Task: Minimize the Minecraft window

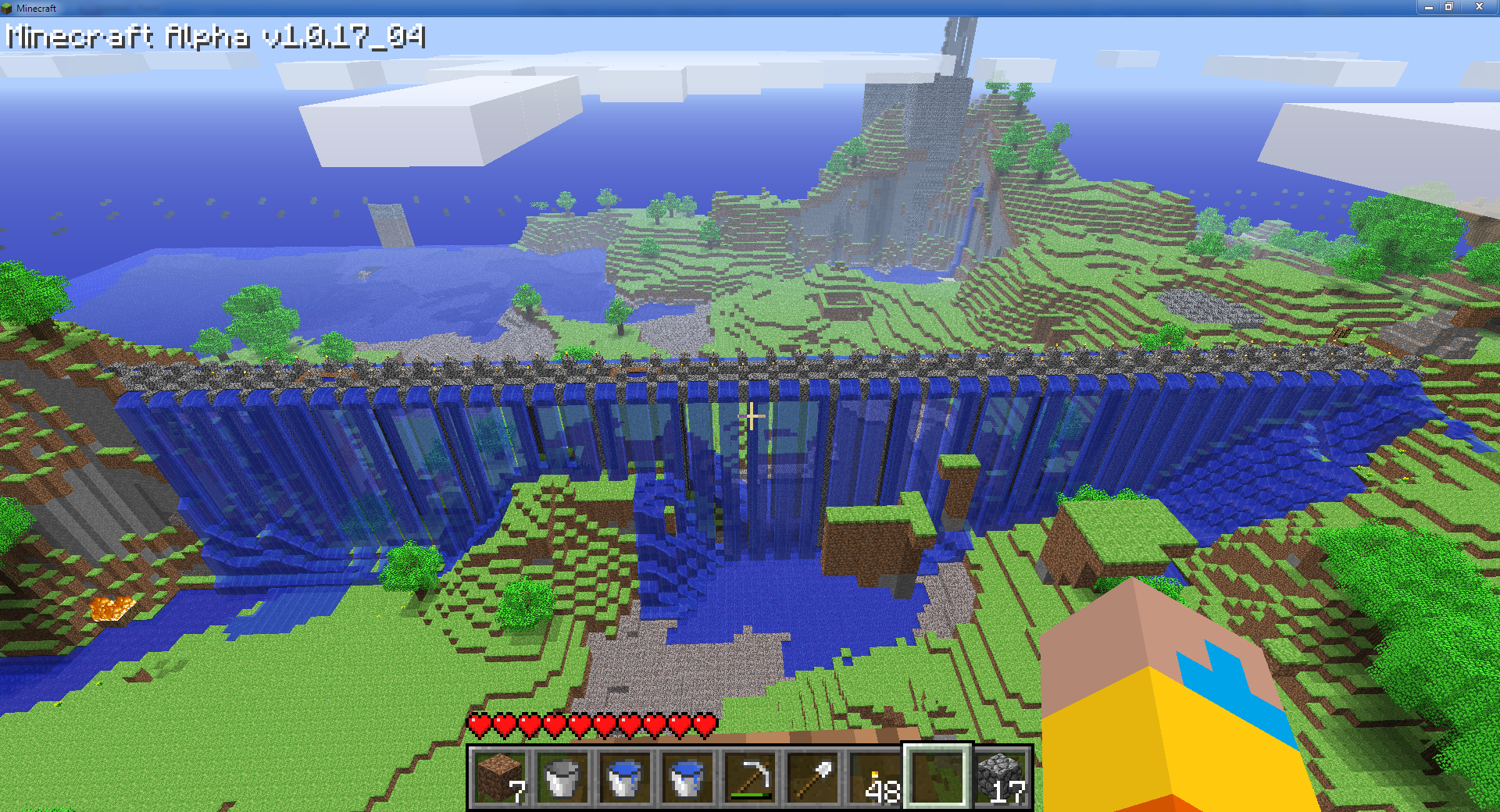Action: click(1428, 7)
